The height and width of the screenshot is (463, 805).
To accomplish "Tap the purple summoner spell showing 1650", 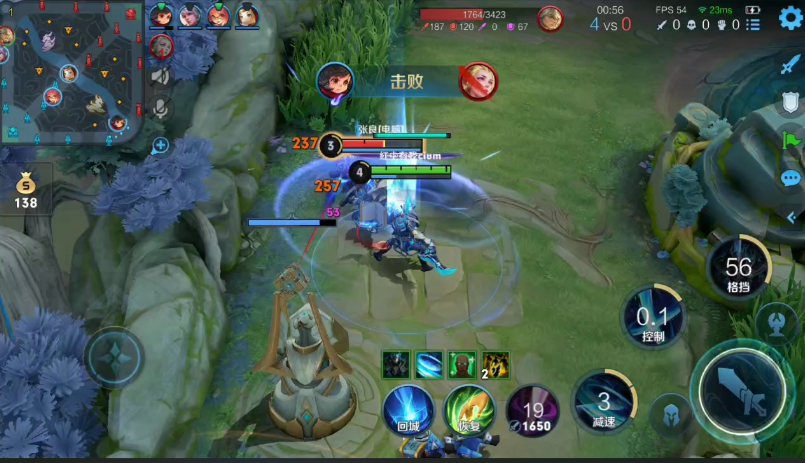I will (x=531, y=410).
